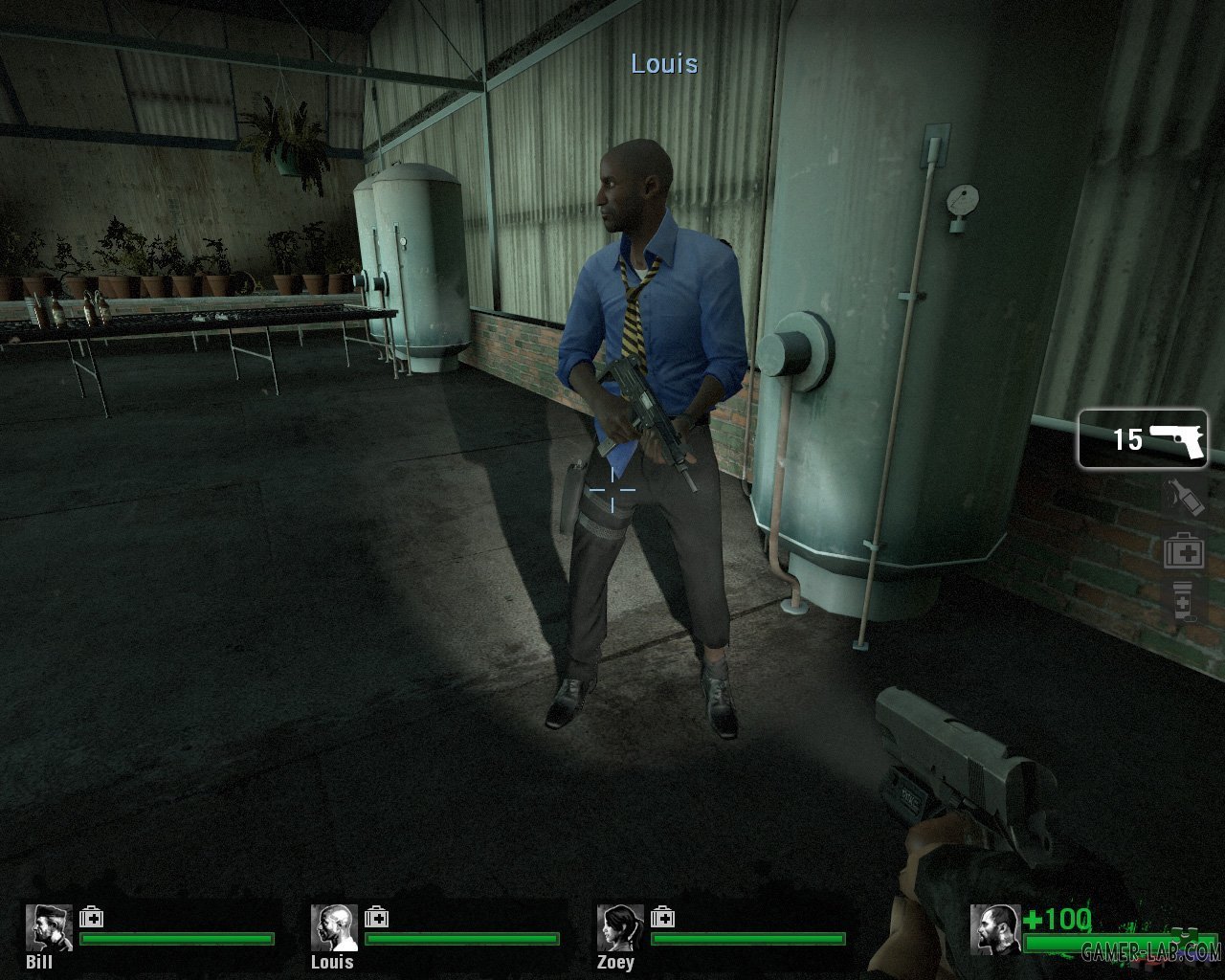Choose the first aid kit slot
1225x980 pixels.
point(1183,551)
